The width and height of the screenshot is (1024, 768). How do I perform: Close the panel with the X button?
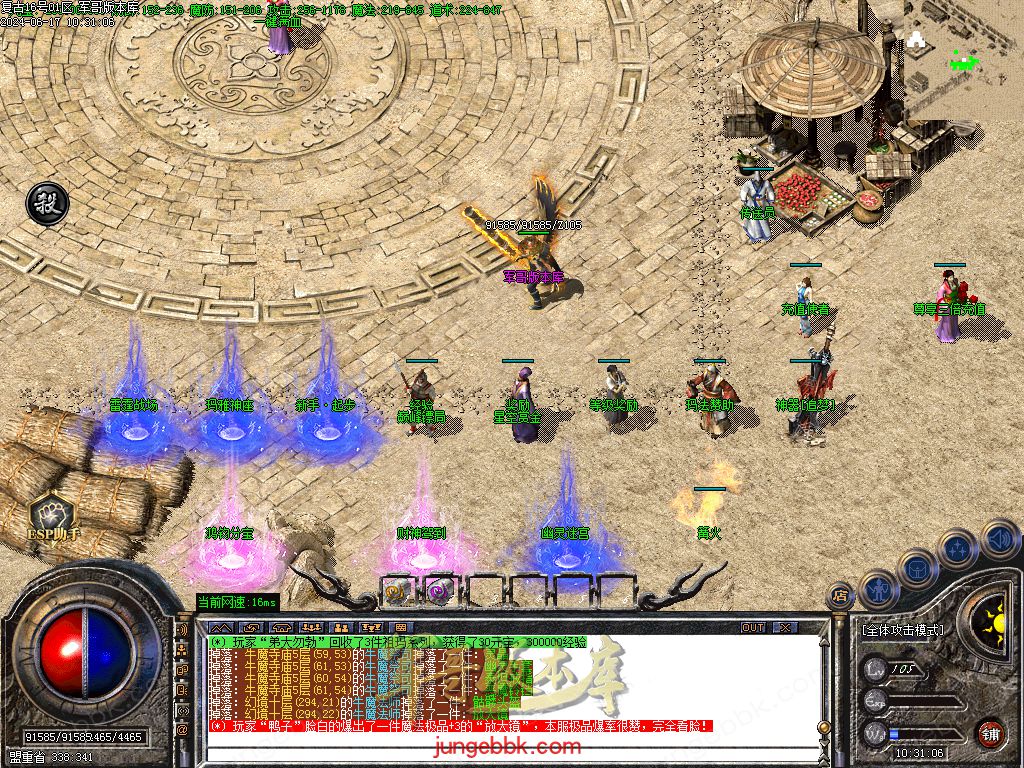click(x=786, y=627)
